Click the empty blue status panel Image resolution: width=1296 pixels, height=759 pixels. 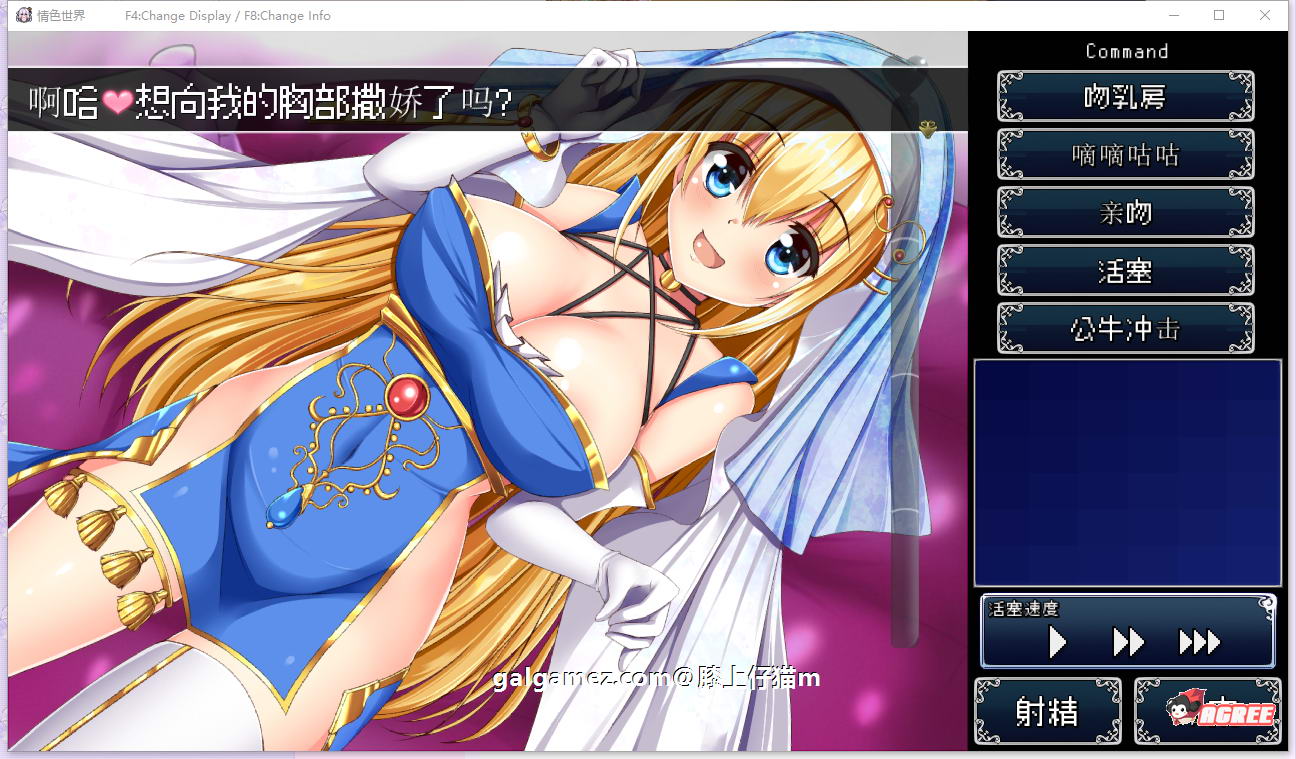click(1127, 470)
